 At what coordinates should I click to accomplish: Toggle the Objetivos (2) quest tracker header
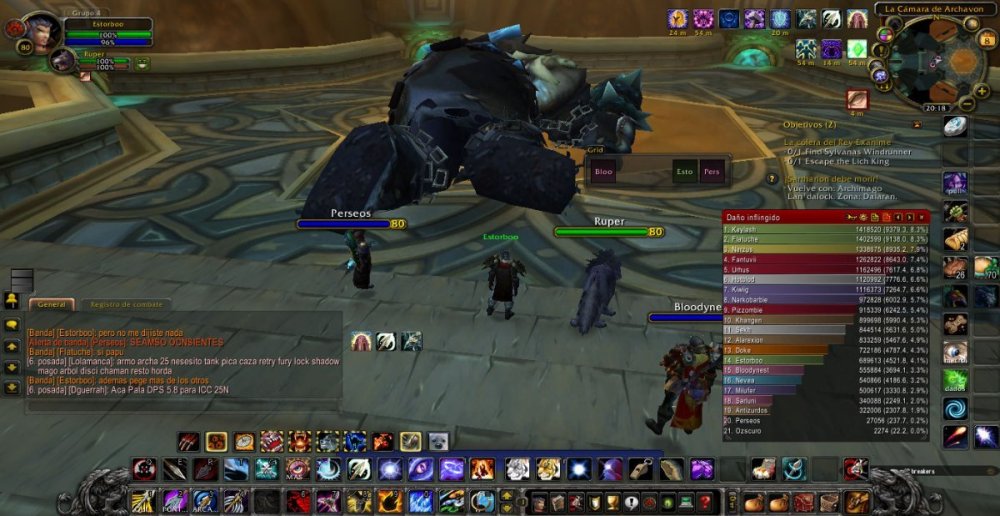tap(809, 124)
